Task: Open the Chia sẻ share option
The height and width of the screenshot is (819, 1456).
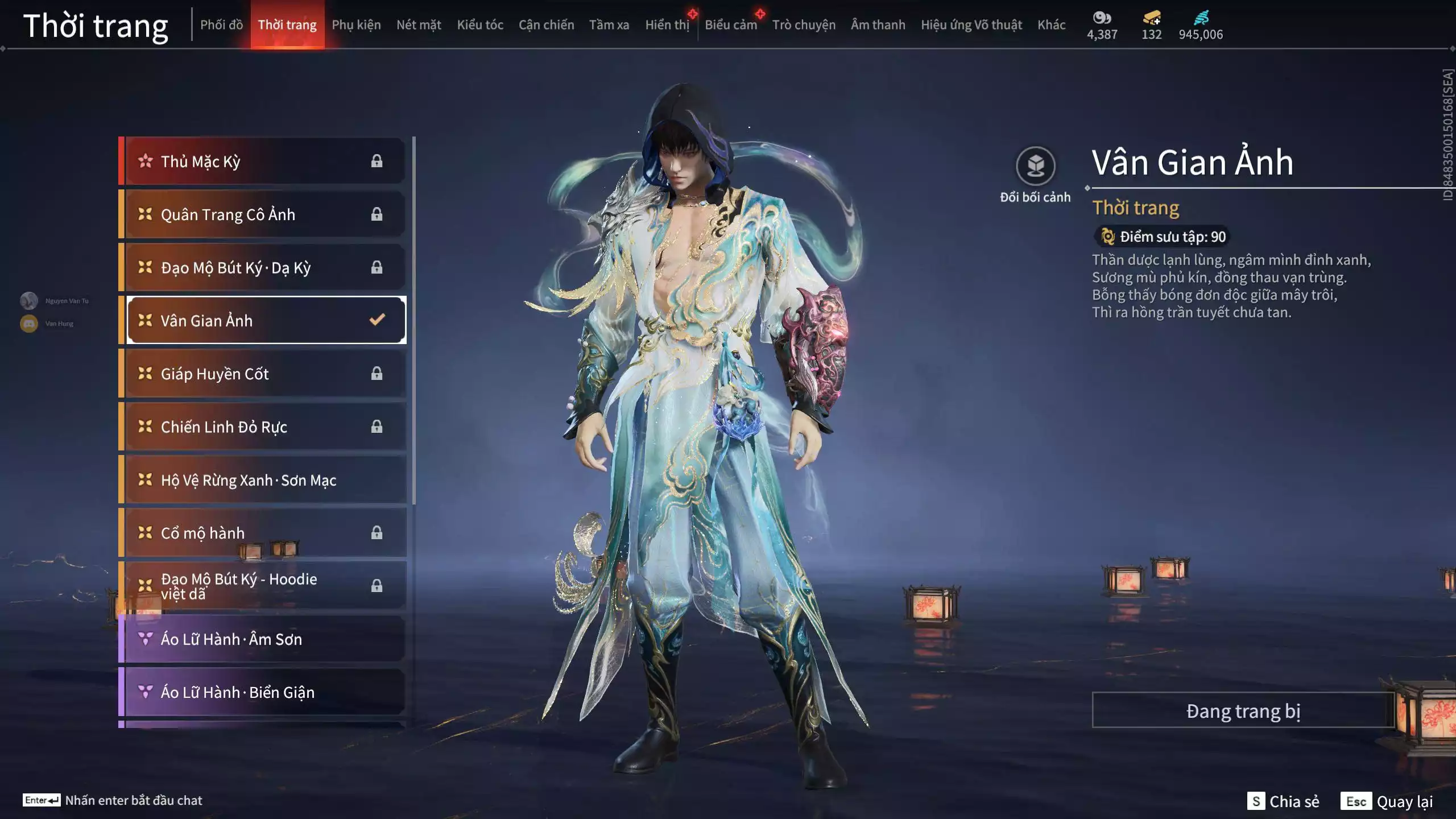Action: pyautogui.click(x=1284, y=801)
